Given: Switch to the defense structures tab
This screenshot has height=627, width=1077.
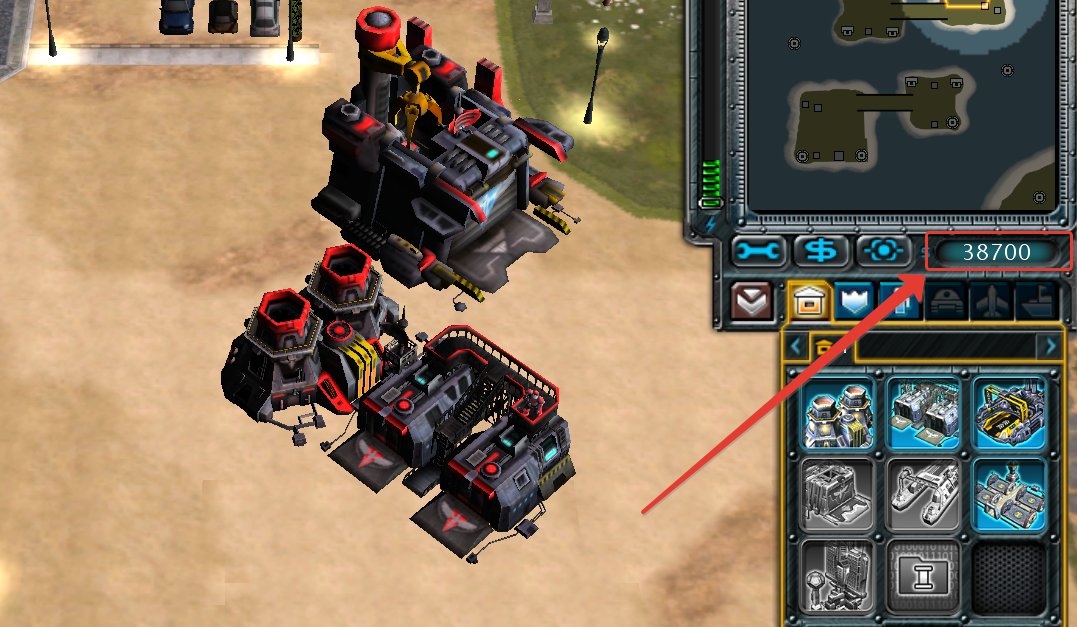Looking at the screenshot, I should tap(855, 301).
